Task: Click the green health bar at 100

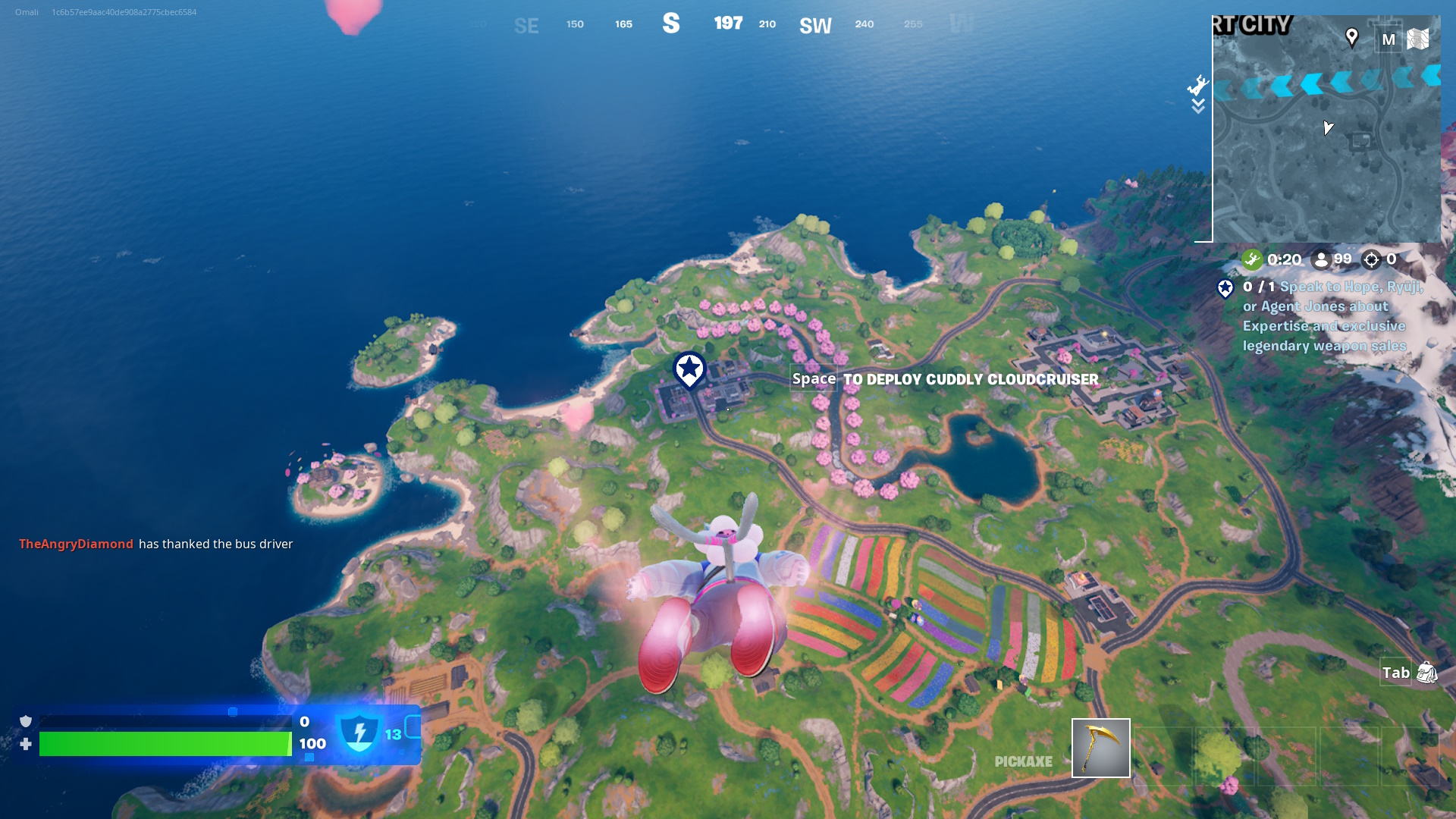Action: (167, 745)
